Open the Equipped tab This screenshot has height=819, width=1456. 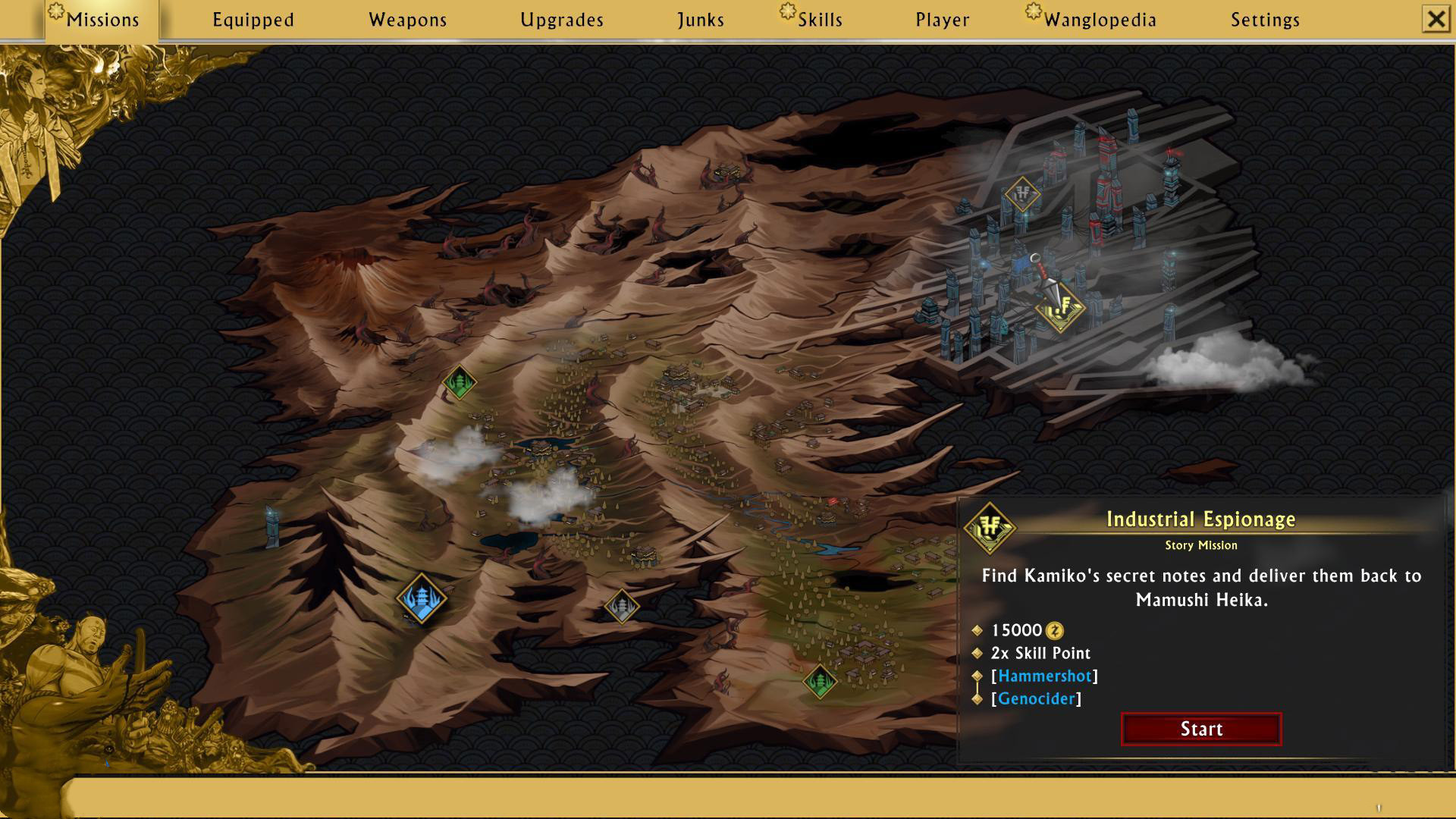(x=253, y=20)
